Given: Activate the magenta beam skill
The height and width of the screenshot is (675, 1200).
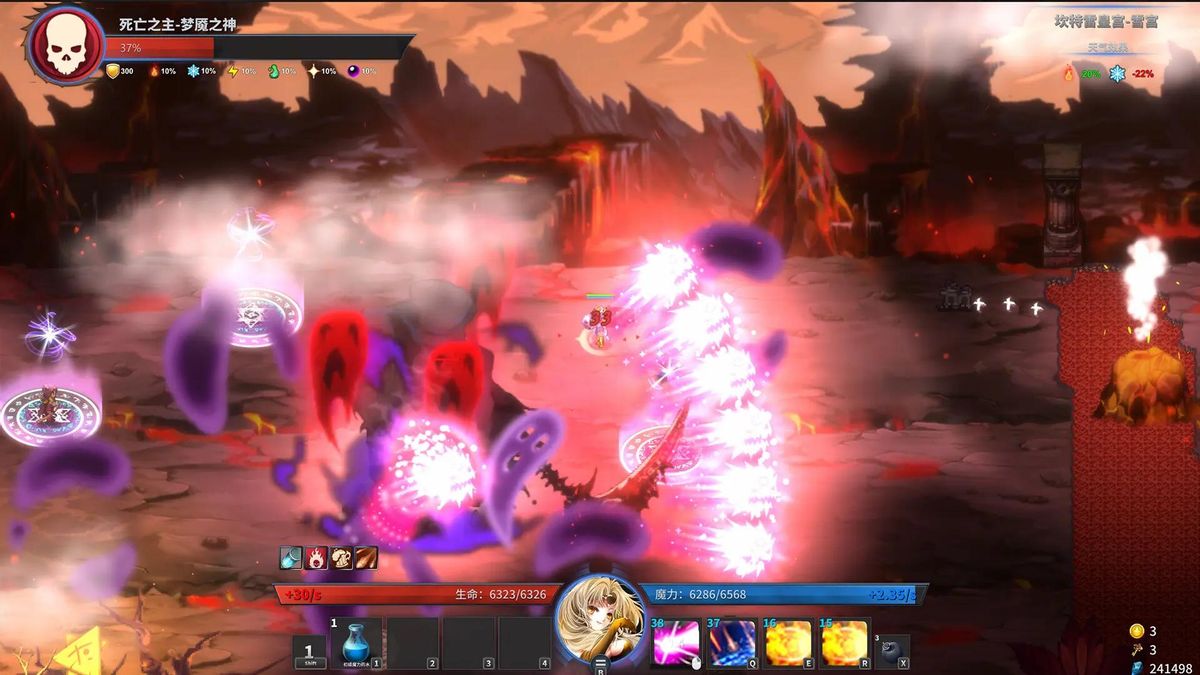Looking at the screenshot, I should pos(677,643).
